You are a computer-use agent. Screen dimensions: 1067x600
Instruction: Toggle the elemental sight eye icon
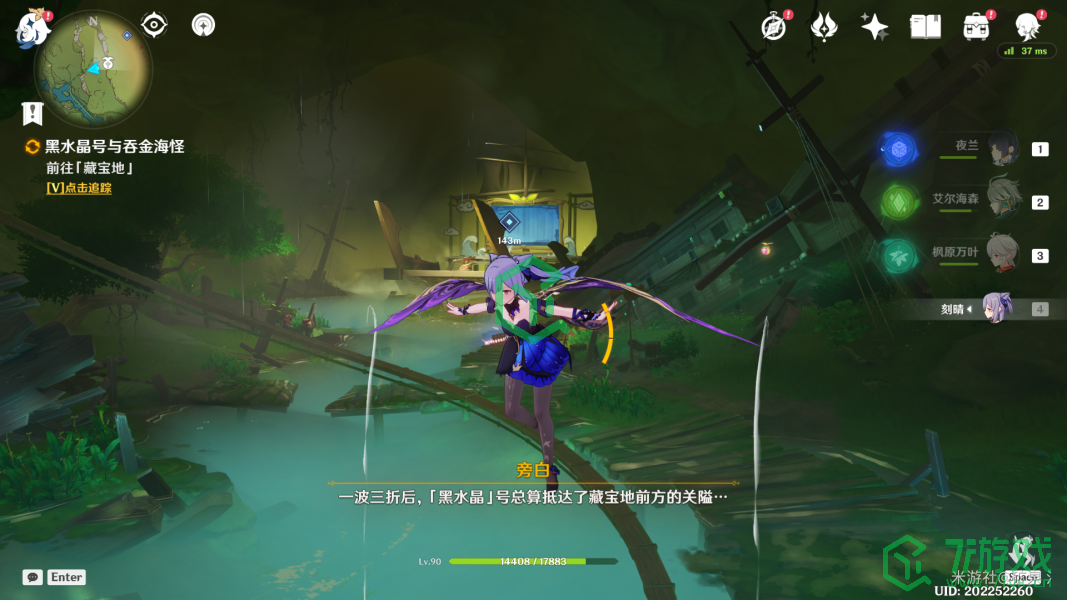154,25
